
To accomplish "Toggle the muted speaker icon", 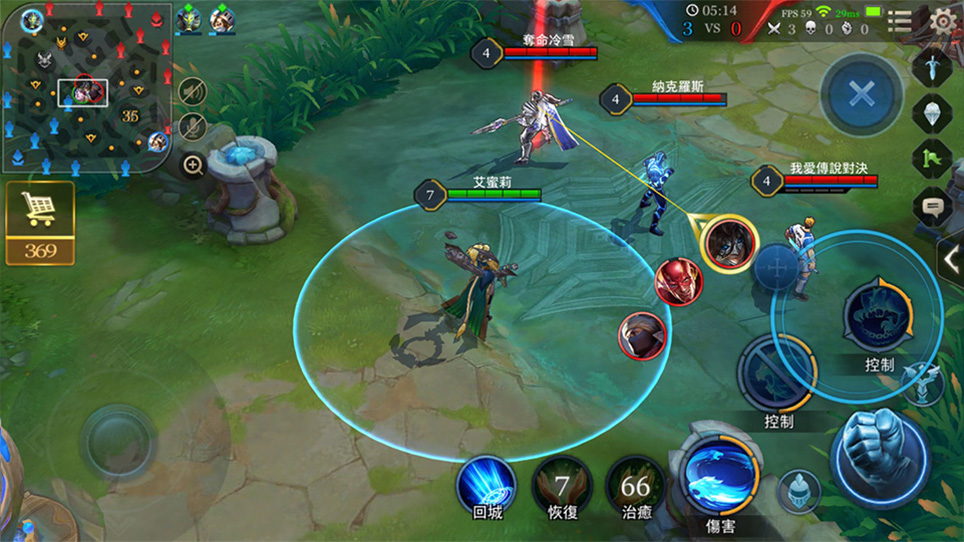I will click(x=192, y=91).
